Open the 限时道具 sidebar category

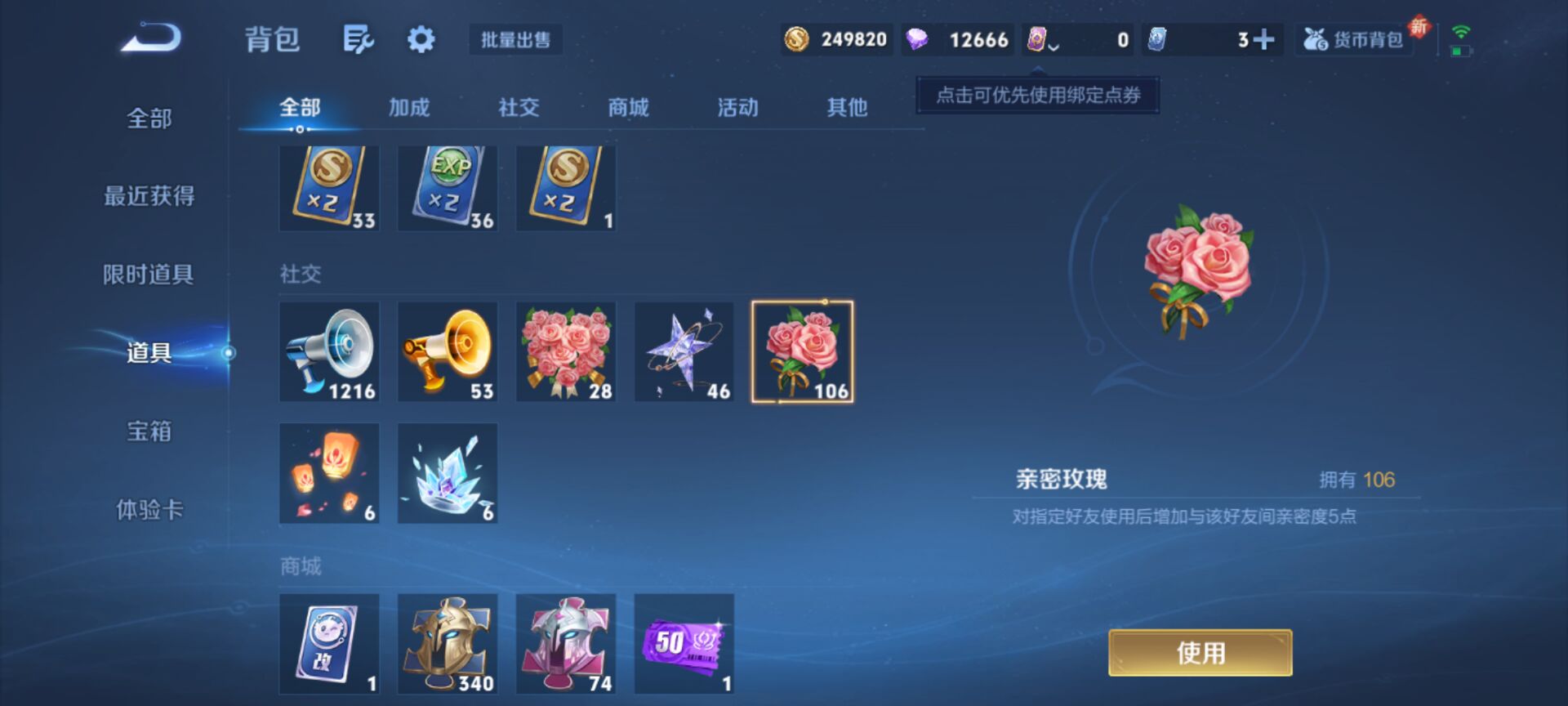point(149,275)
